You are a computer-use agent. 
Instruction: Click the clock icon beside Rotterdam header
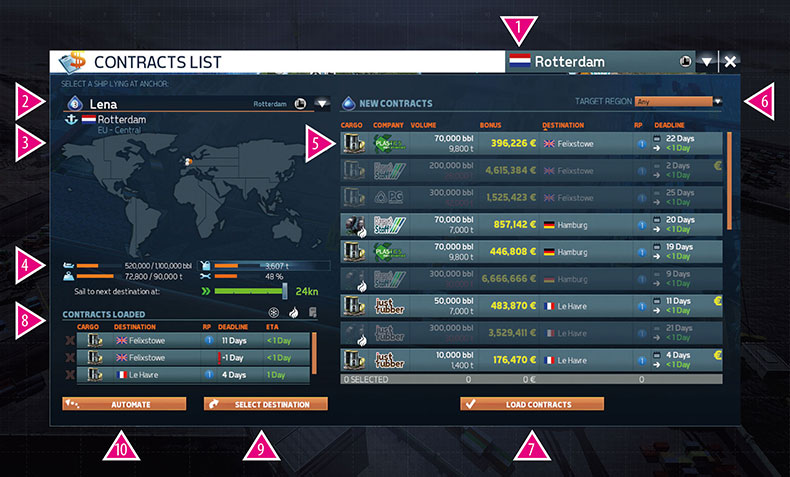684,61
